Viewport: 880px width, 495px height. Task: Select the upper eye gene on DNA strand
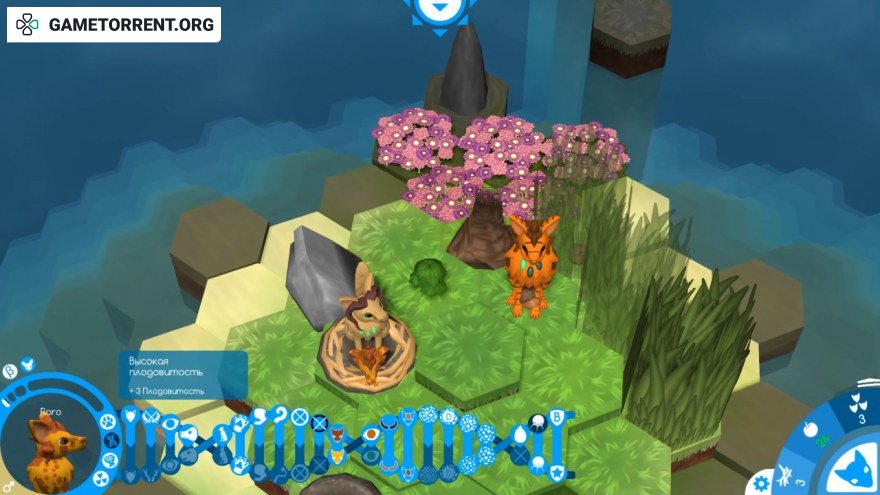click(x=171, y=423)
